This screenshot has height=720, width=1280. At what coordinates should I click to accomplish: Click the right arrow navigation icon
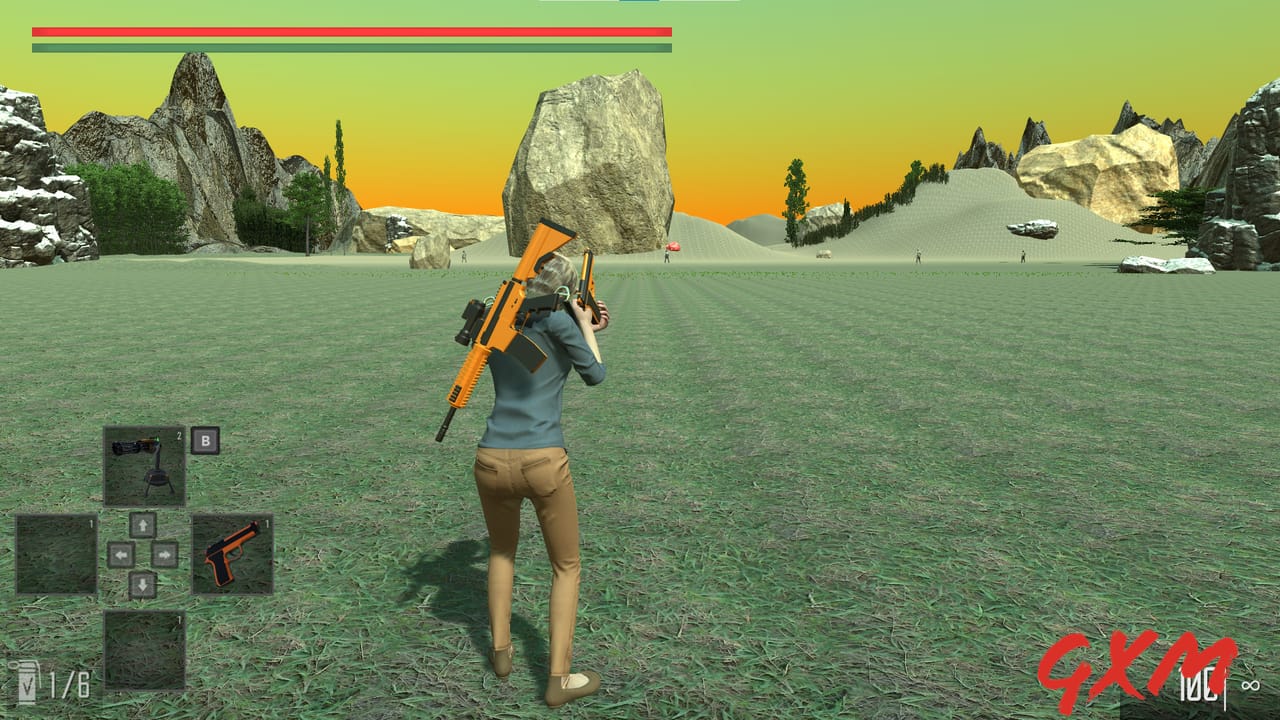pyautogui.click(x=165, y=554)
